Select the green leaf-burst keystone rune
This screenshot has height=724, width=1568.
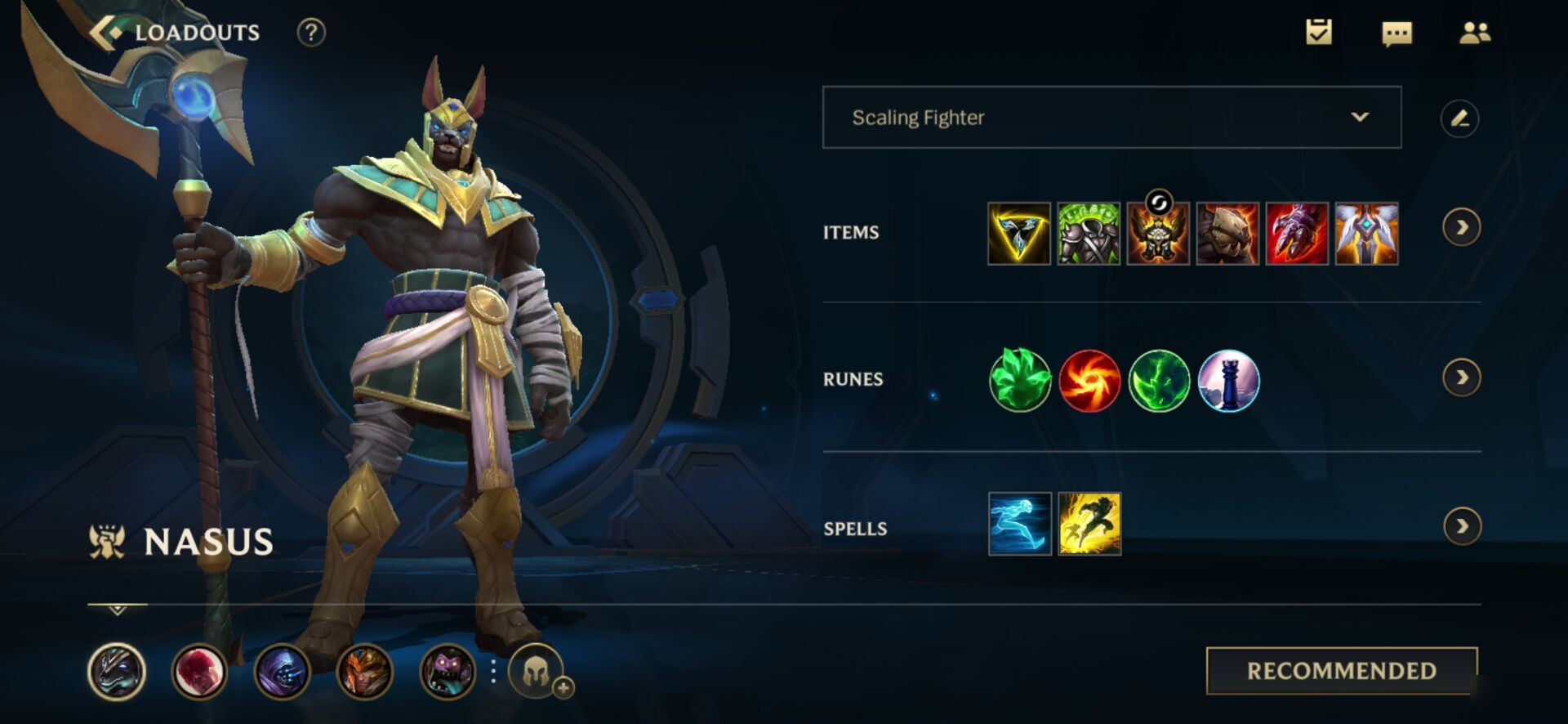click(1019, 380)
